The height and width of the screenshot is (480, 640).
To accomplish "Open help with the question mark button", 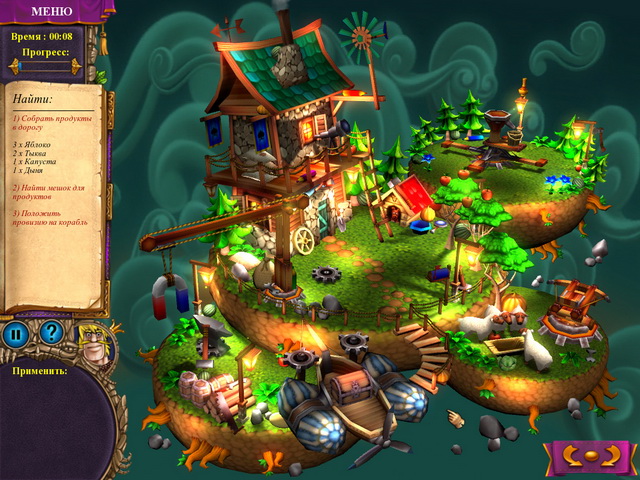I will coord(51,334).
